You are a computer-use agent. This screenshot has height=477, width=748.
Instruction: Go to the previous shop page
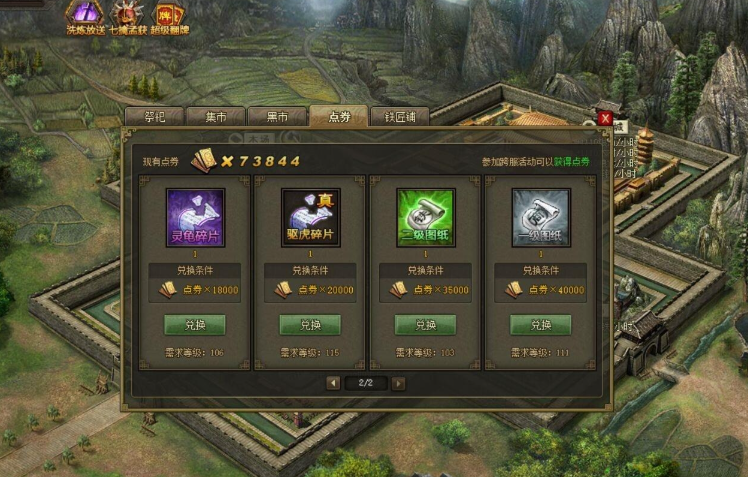click(334, 383)
